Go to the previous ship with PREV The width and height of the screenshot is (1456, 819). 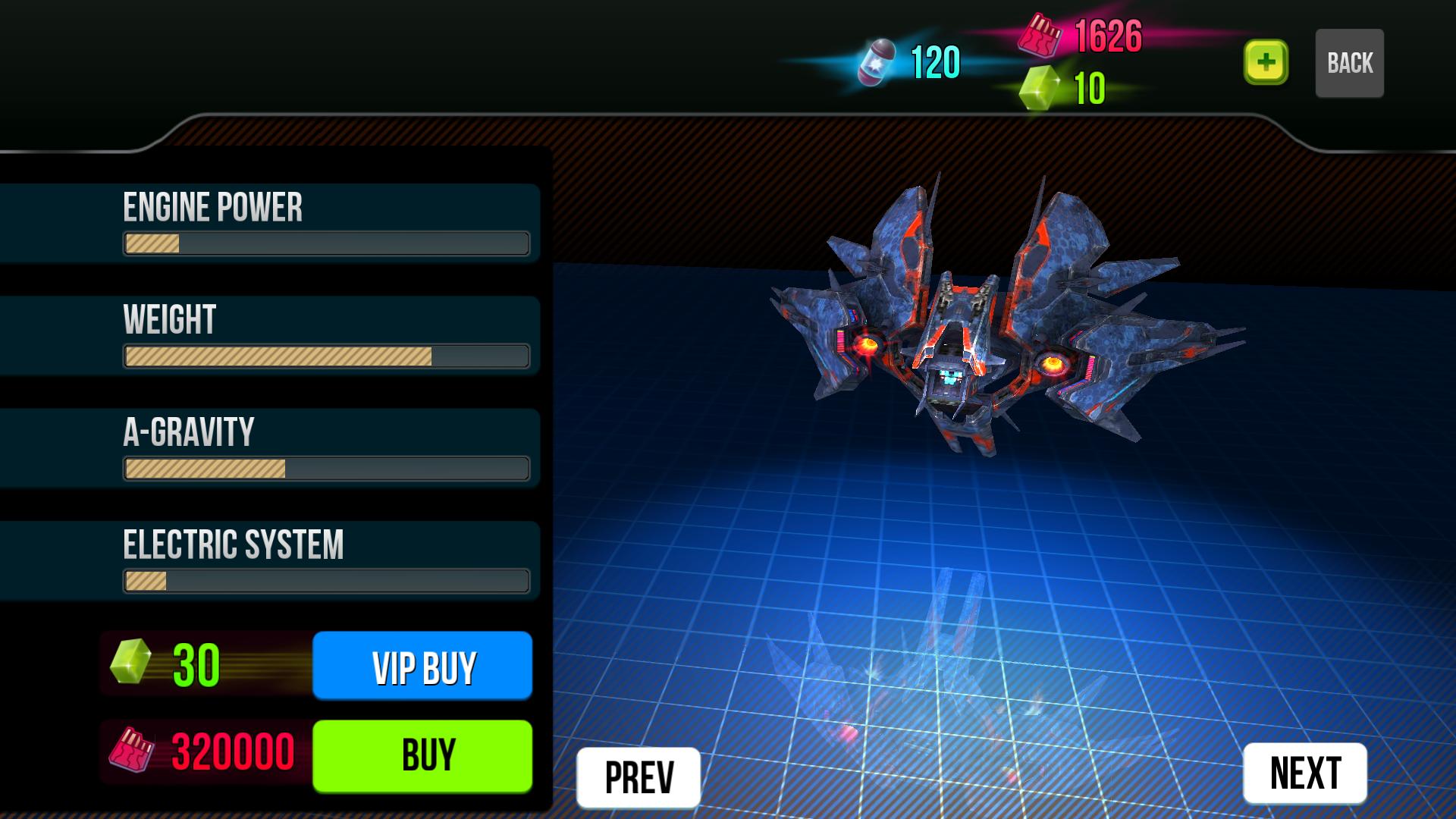638,773
